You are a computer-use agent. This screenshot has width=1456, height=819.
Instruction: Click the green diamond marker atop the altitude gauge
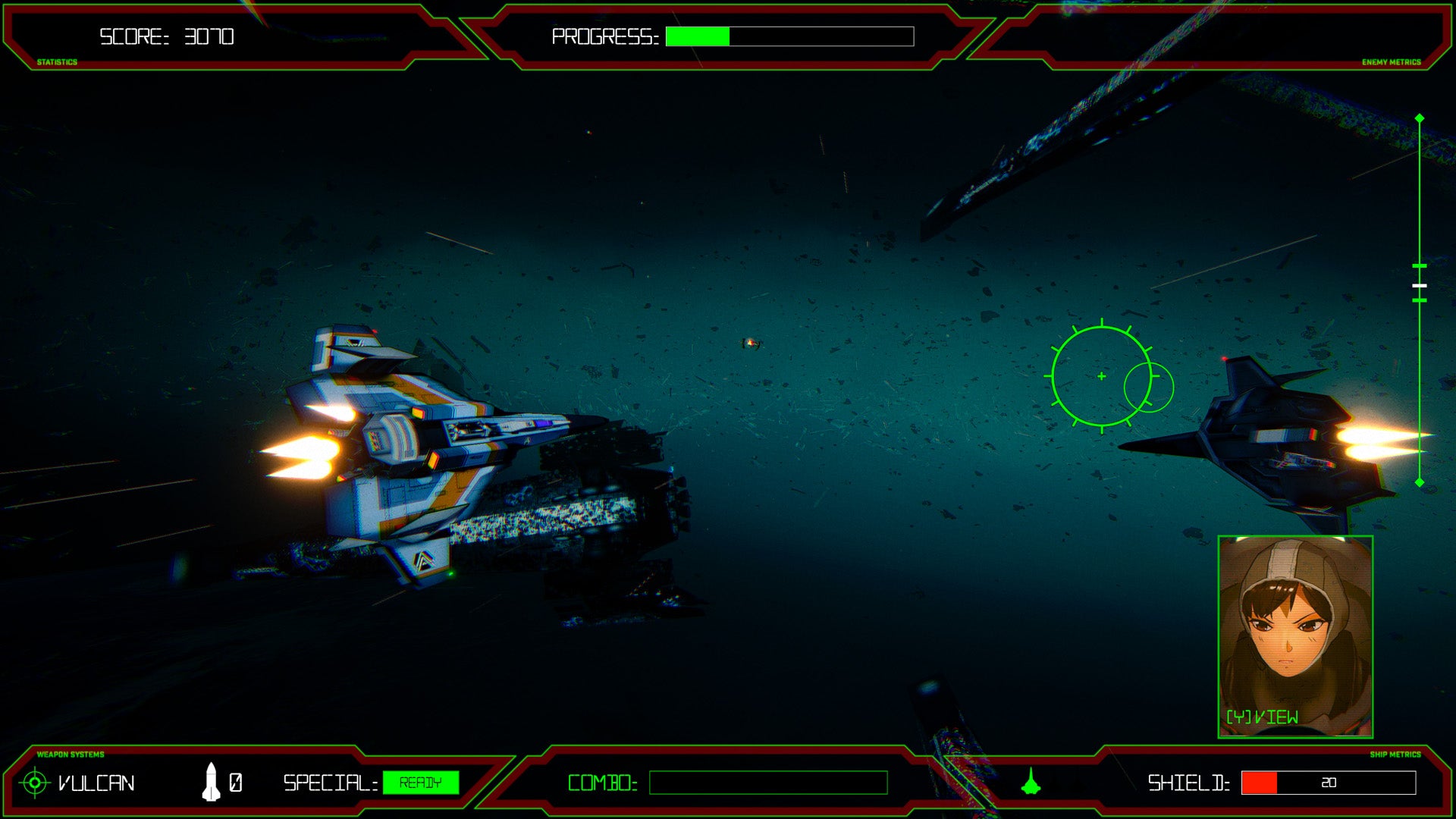coord(1420,118)
